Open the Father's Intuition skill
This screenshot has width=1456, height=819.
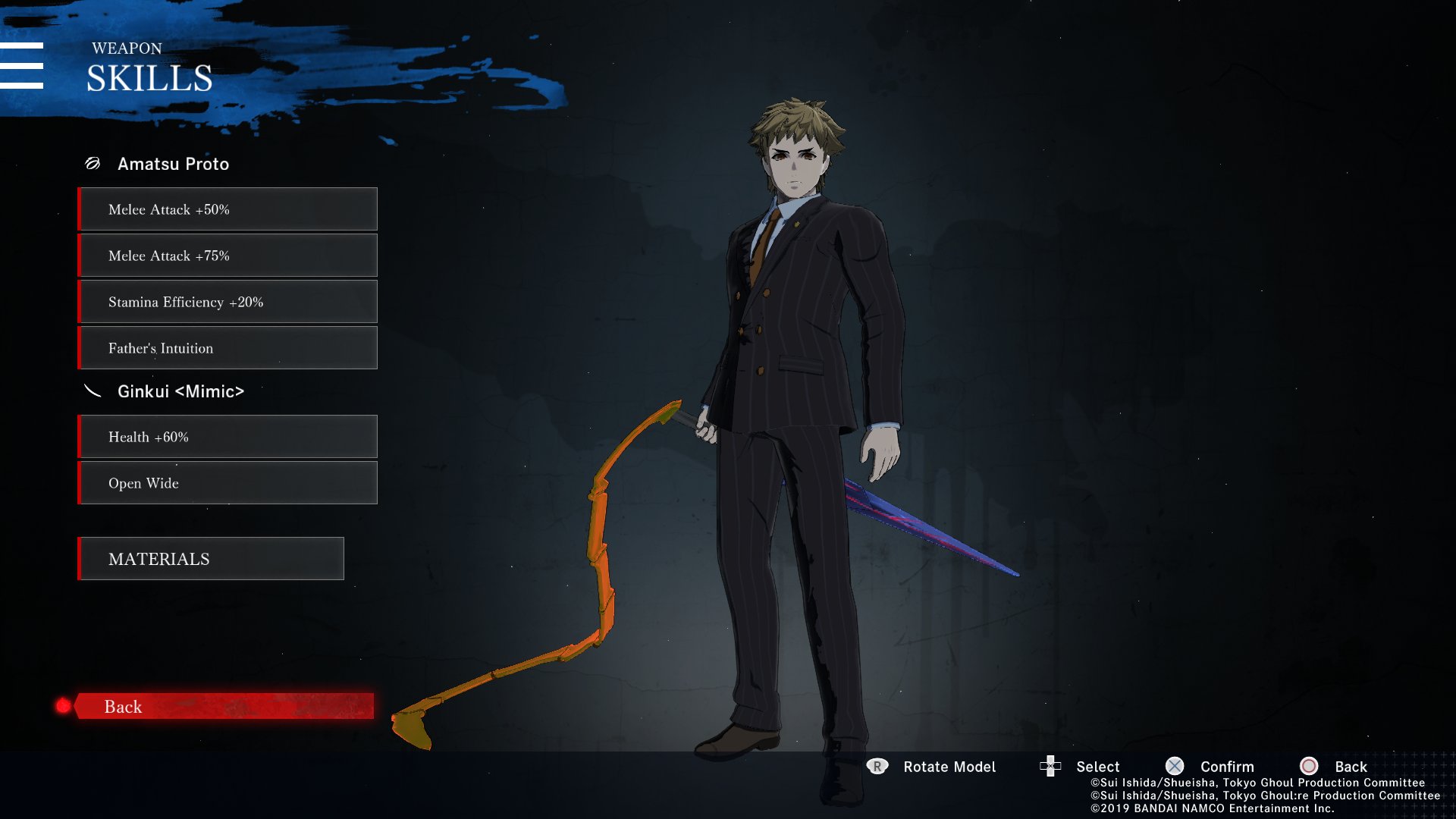coord(227,348)
